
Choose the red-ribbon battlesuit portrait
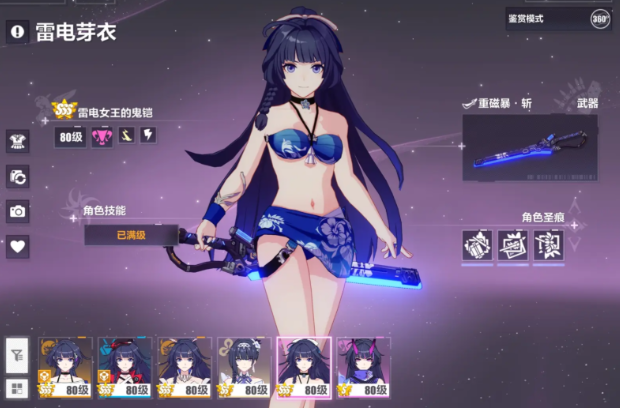click(x=125, y=367)
